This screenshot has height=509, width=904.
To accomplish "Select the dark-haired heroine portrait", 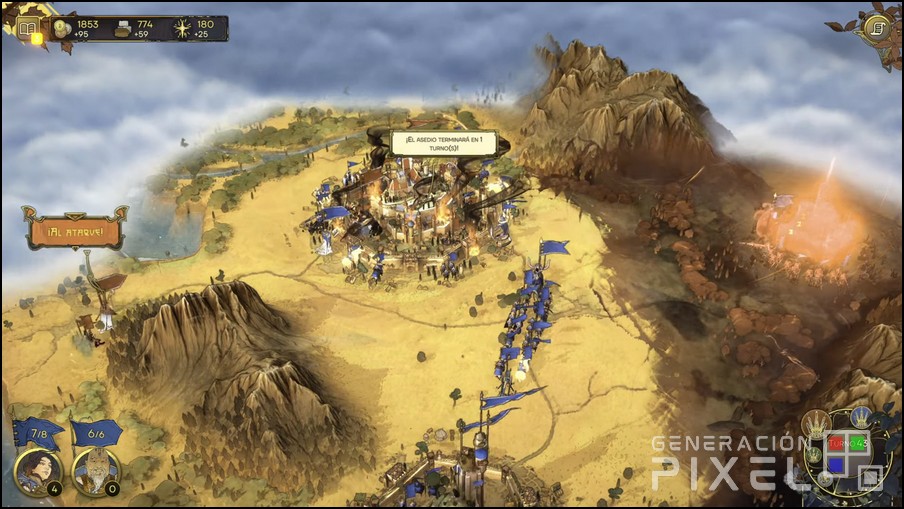I will pos(38,470).
